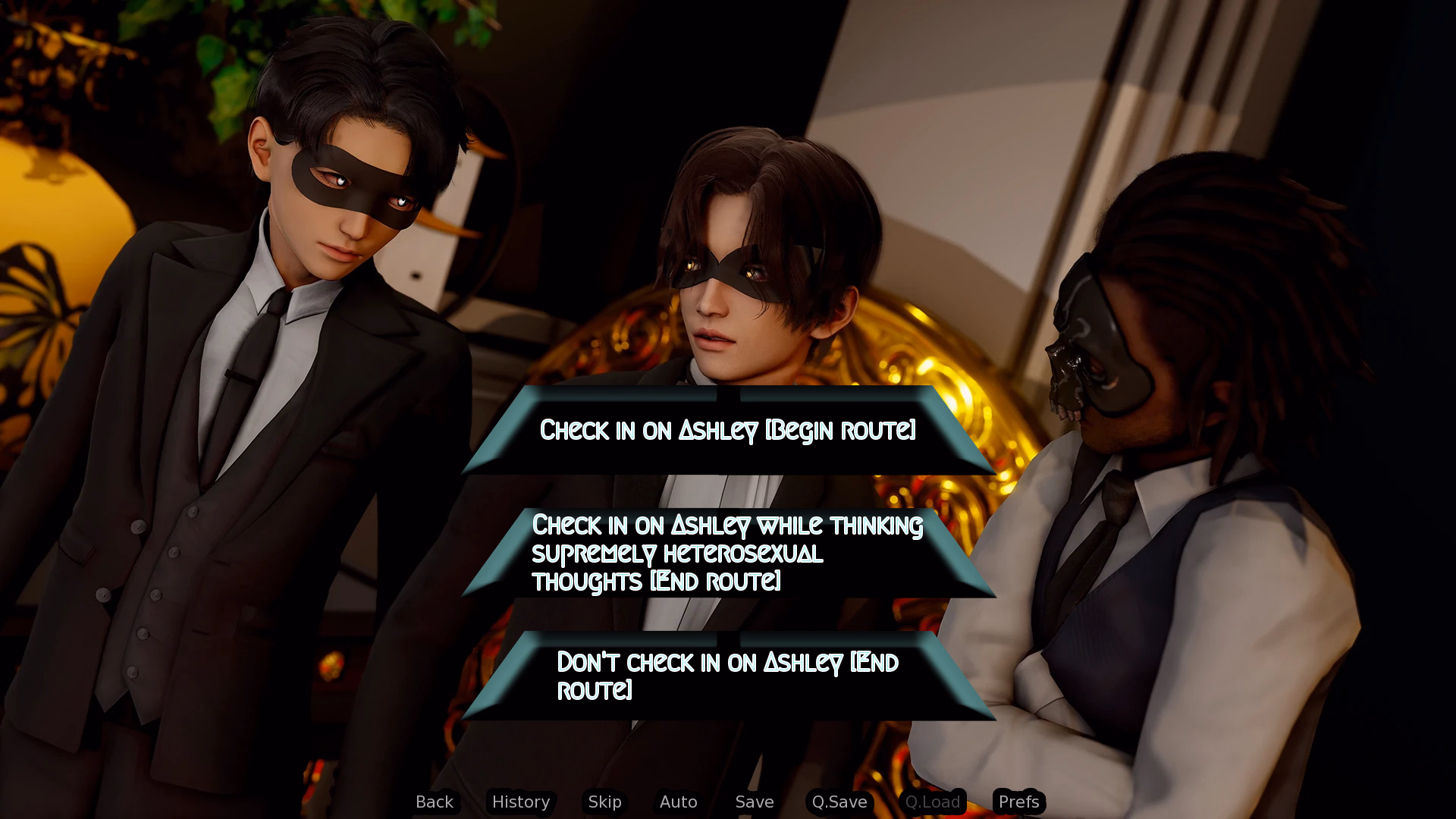The width and height of the screenshot is (1456, 819).
Task: Click Q.Save to quick save
Action: [839, 802]
